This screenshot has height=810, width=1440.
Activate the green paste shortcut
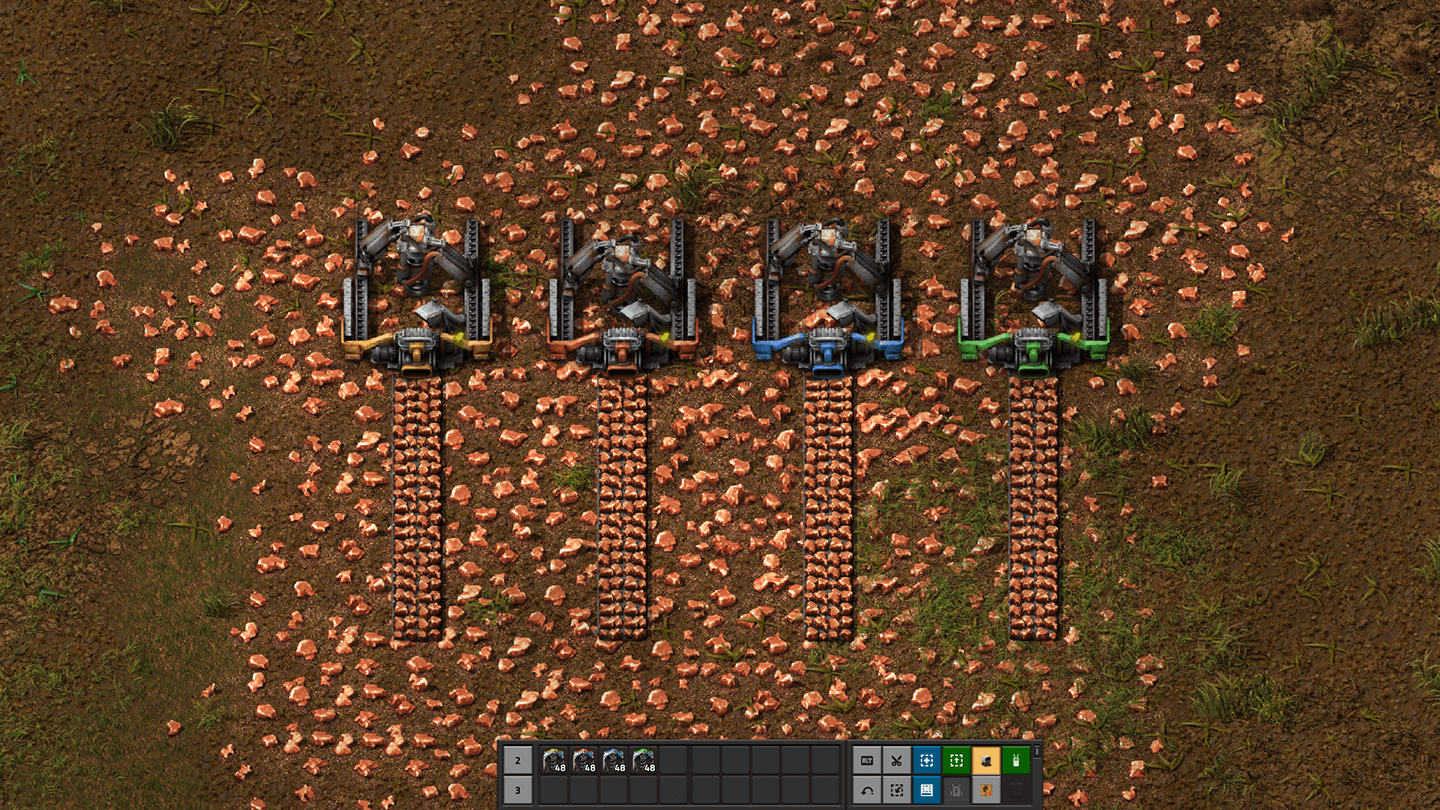pos(956,761)
